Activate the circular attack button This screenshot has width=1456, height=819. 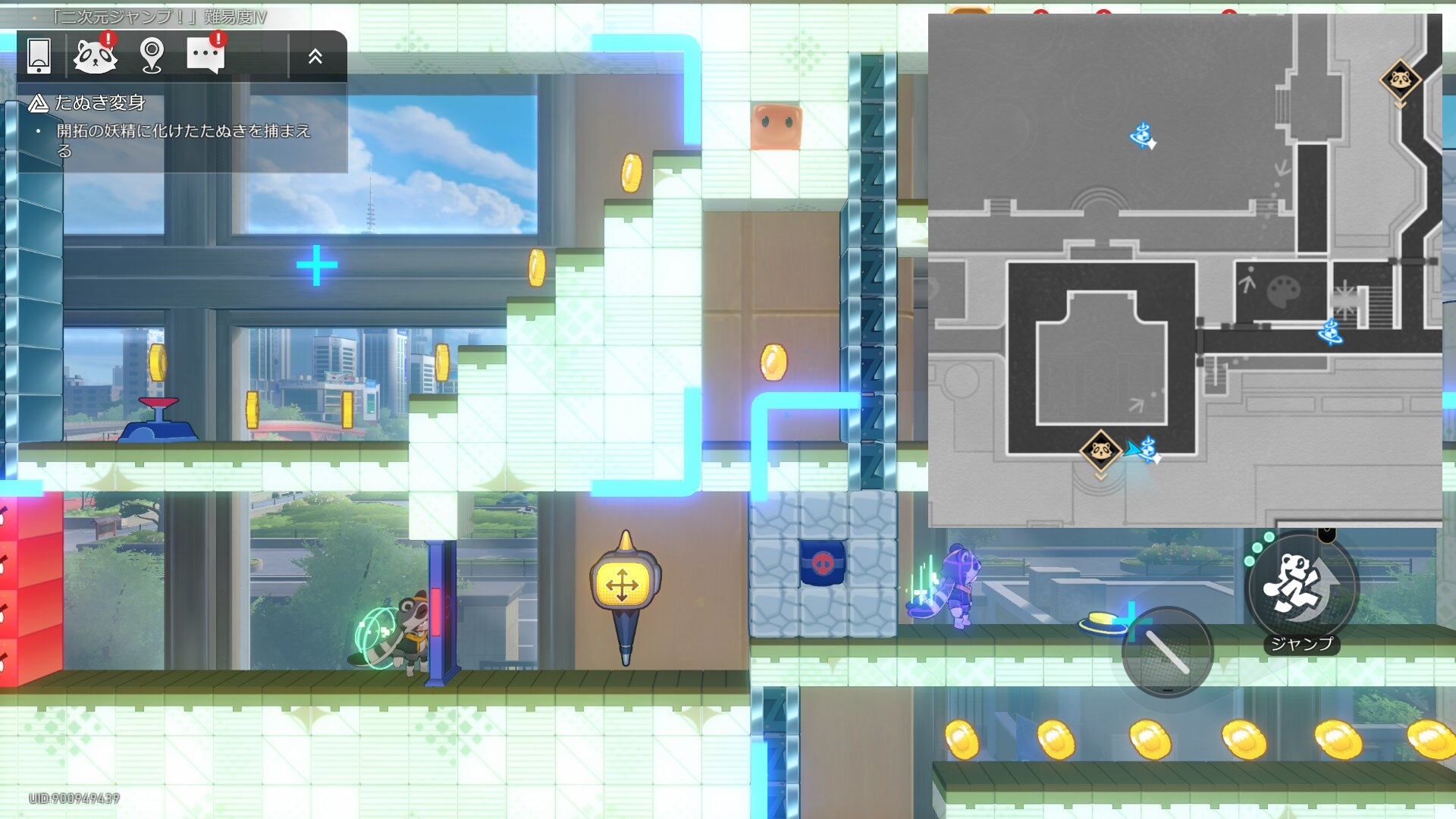point(1167,652)
